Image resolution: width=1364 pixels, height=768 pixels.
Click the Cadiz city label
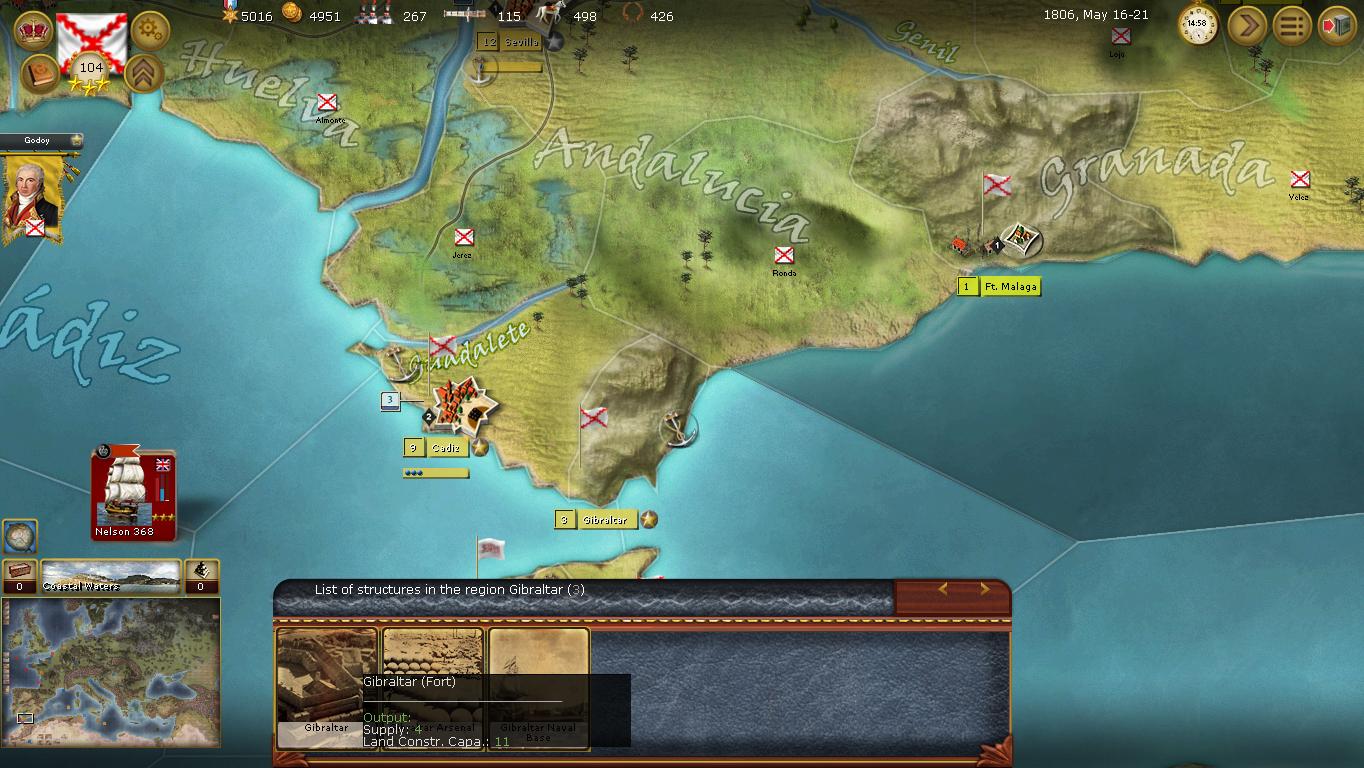445,448
